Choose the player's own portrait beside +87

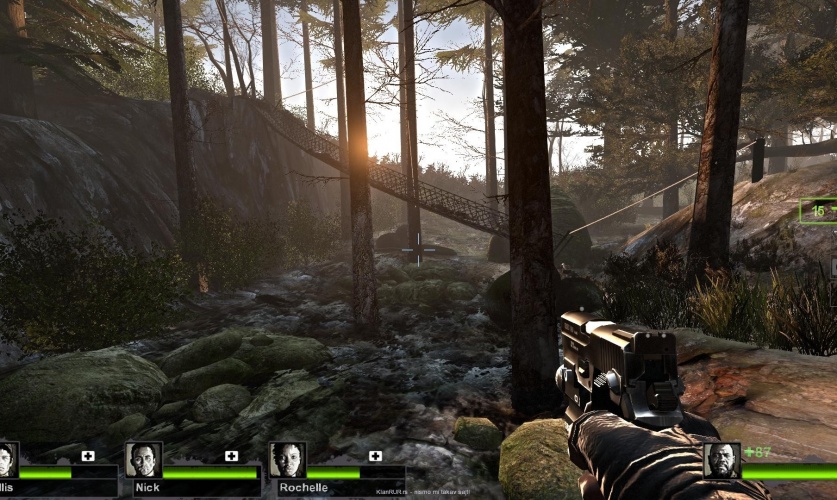coord(721,460)
